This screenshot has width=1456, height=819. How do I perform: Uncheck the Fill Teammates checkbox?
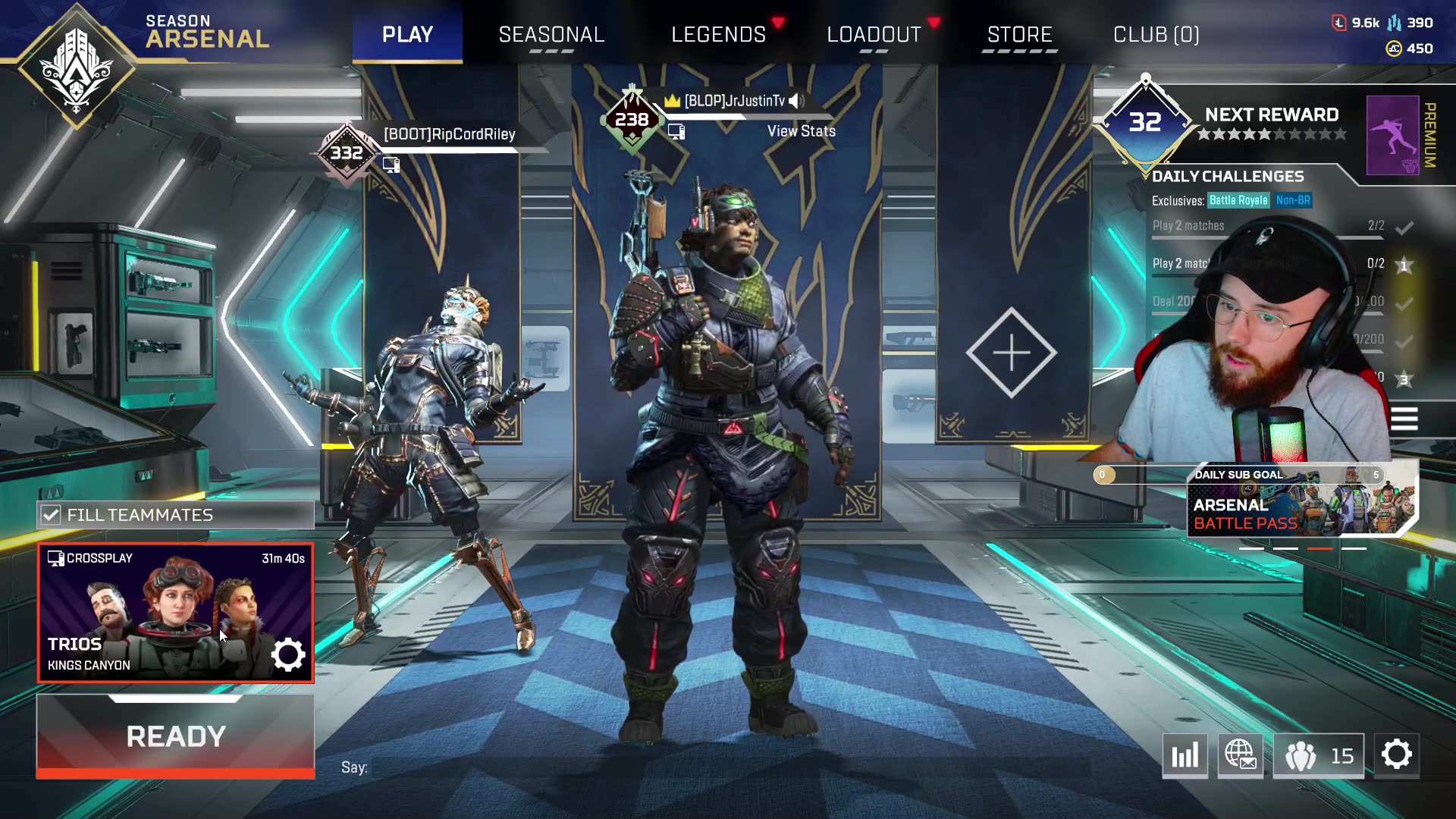[51, 514]
